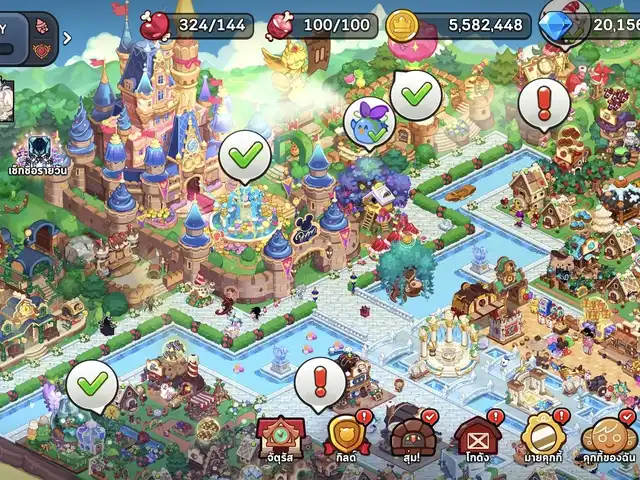This screenshot has width=640, height=480.
Task: Tap the exclamation bubble above the bottom menu
Action: click(x=321, y=381)
